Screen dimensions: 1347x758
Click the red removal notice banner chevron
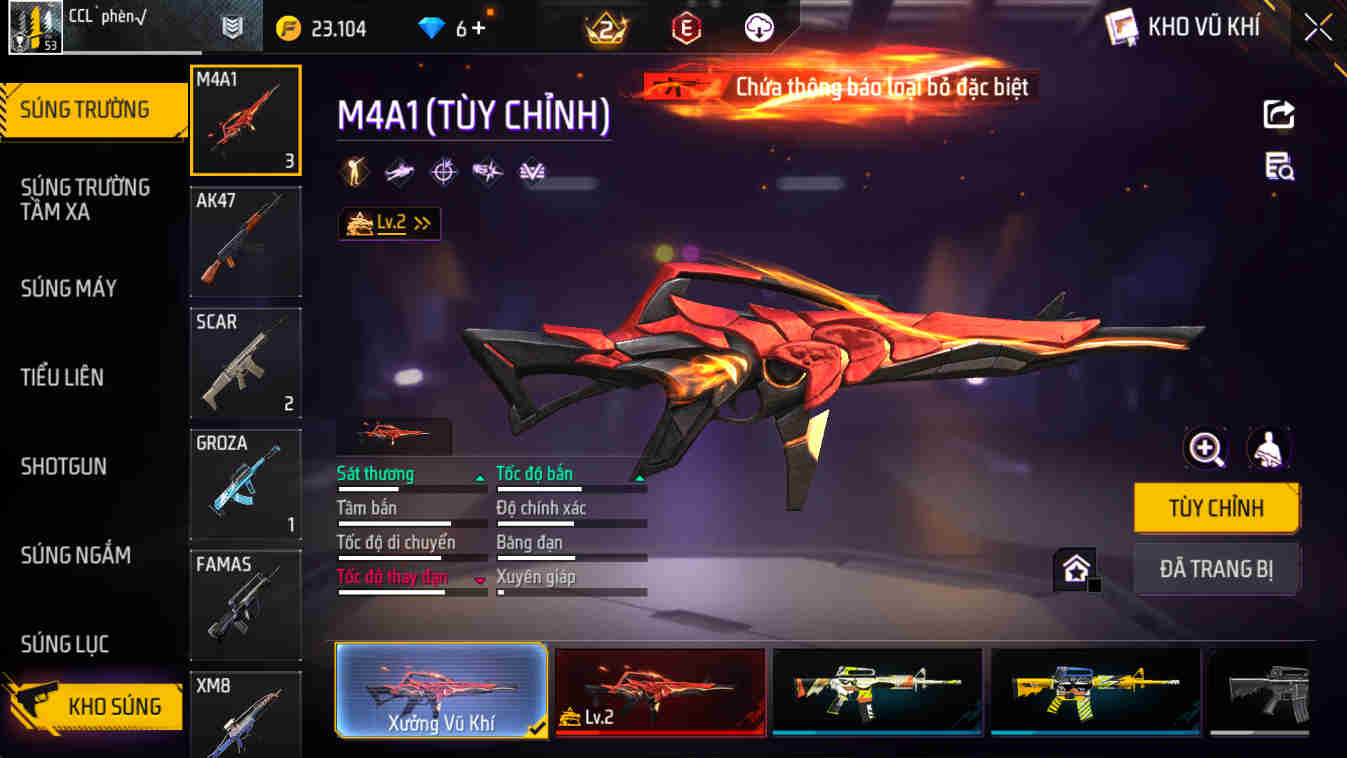(x=836, y=87)
